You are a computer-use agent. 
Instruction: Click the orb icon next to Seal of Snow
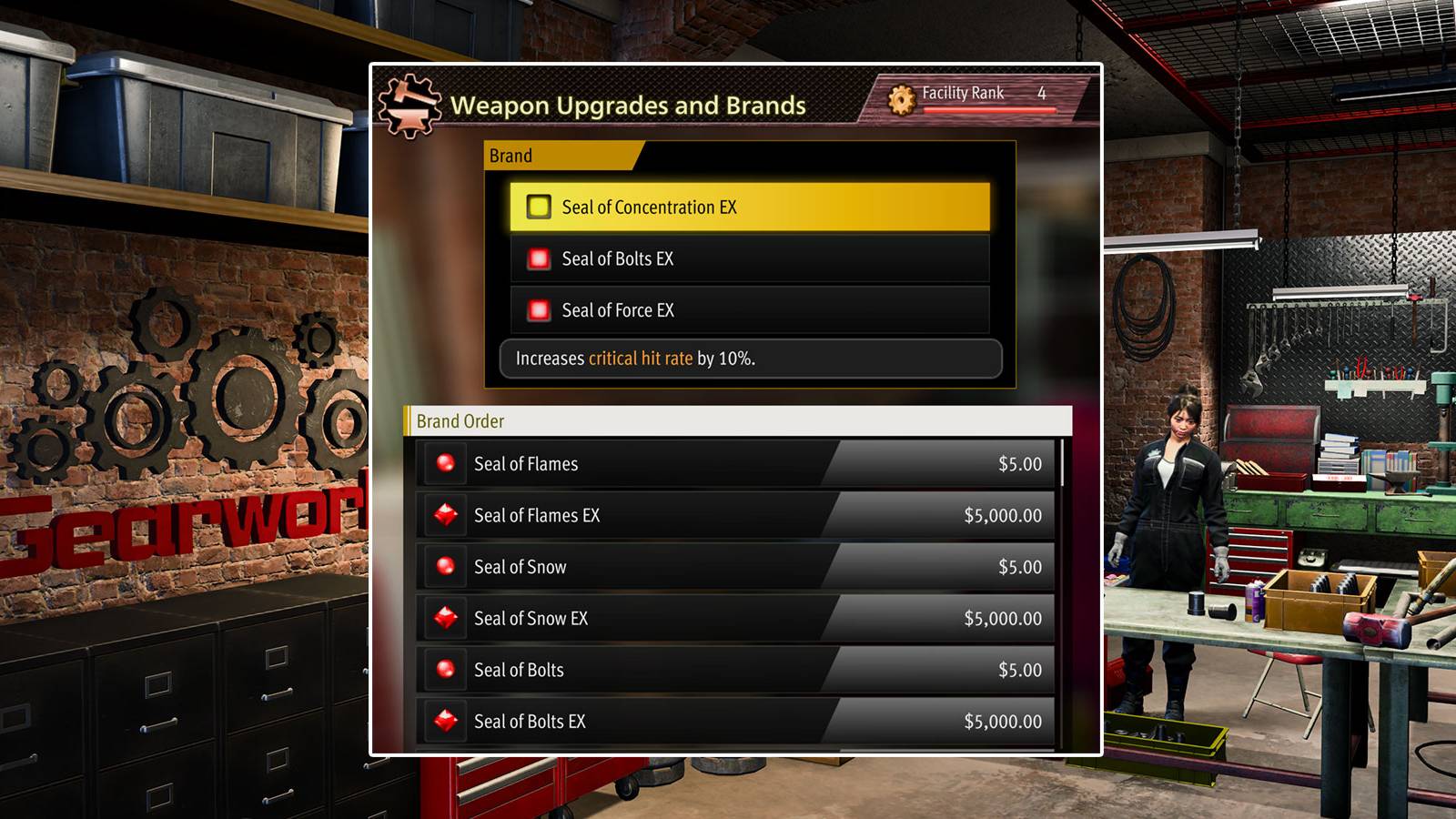[x=445, y=566]
